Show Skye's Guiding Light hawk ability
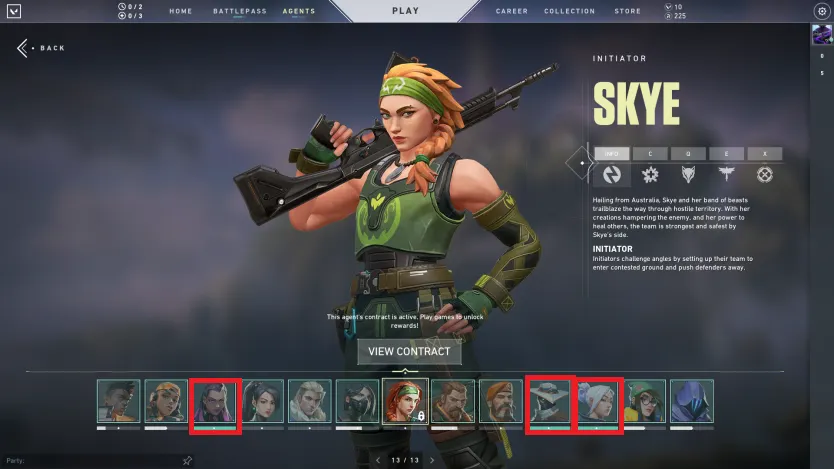Screen dimensions: 834x469 pyautogui.click(x=727, y=174)
